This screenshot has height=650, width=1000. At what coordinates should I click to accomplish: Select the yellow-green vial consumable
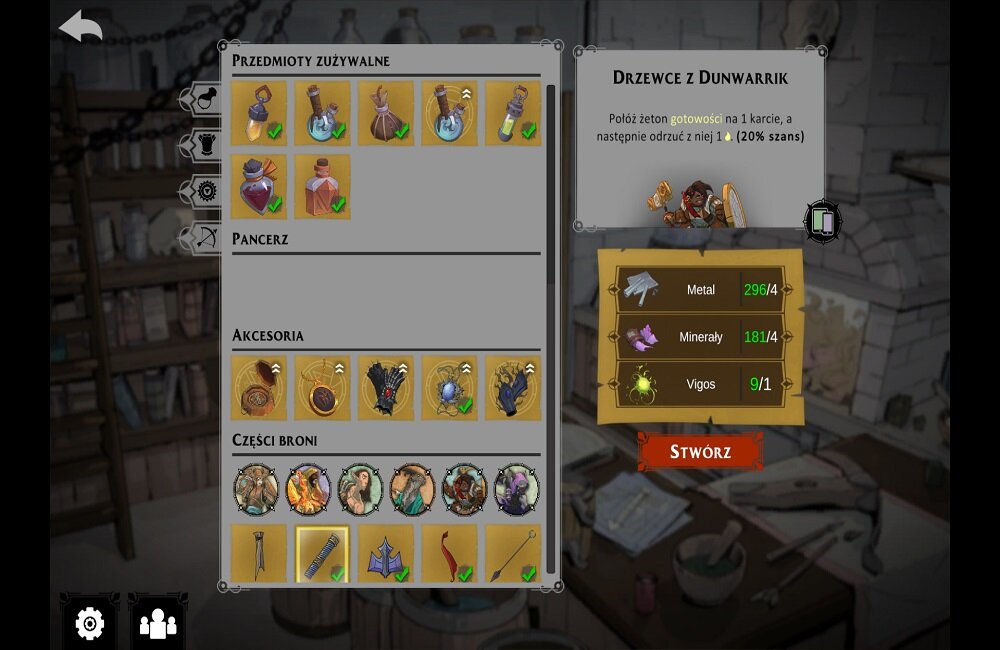(x=513, y=113)
